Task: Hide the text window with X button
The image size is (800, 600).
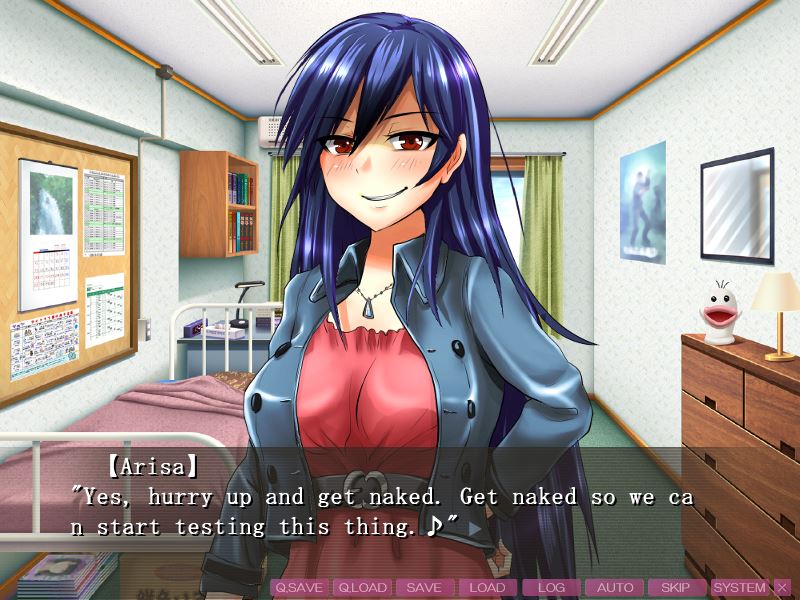Action: [x=782, y=588]
